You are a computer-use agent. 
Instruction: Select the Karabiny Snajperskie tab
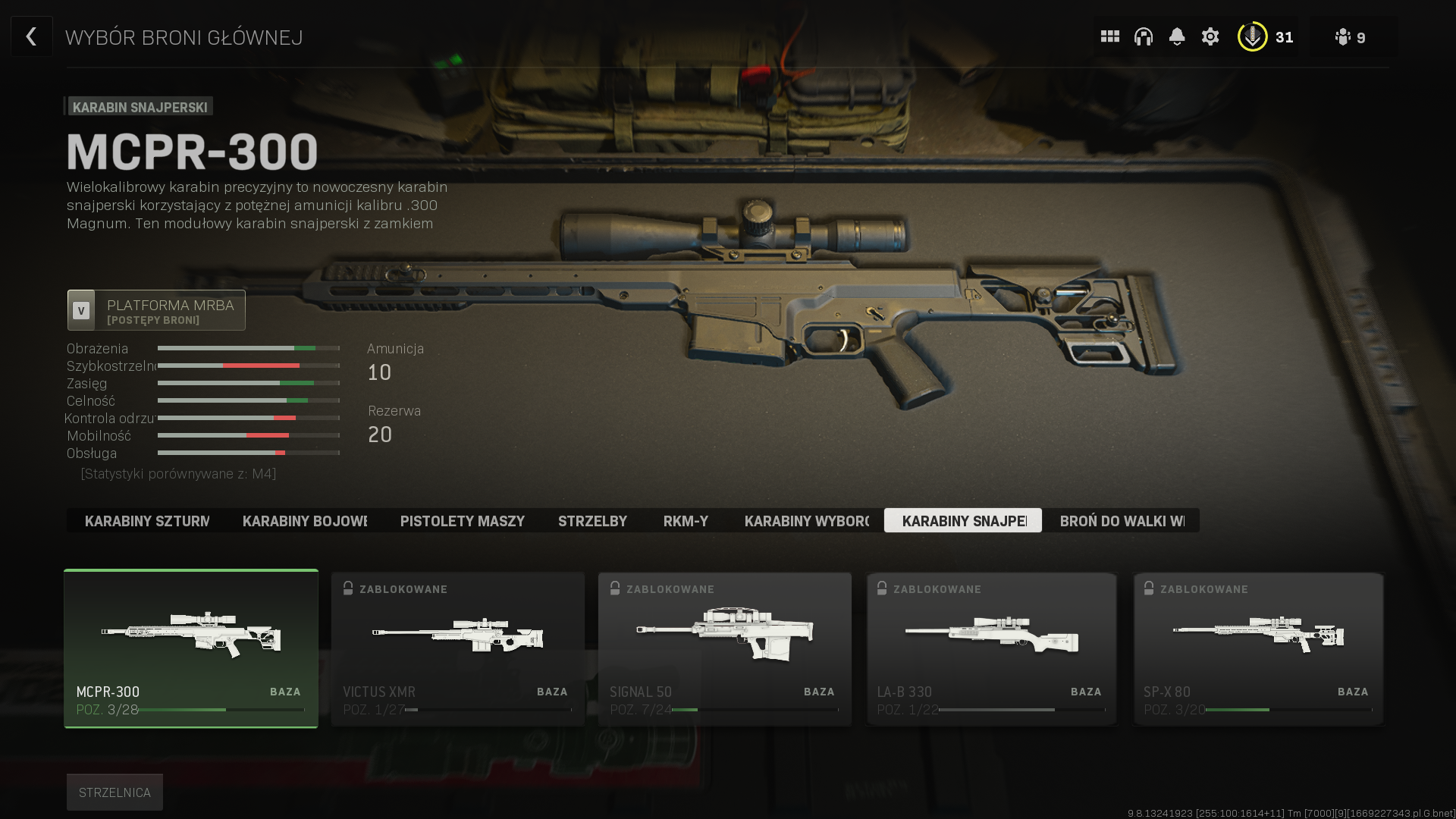963,521
